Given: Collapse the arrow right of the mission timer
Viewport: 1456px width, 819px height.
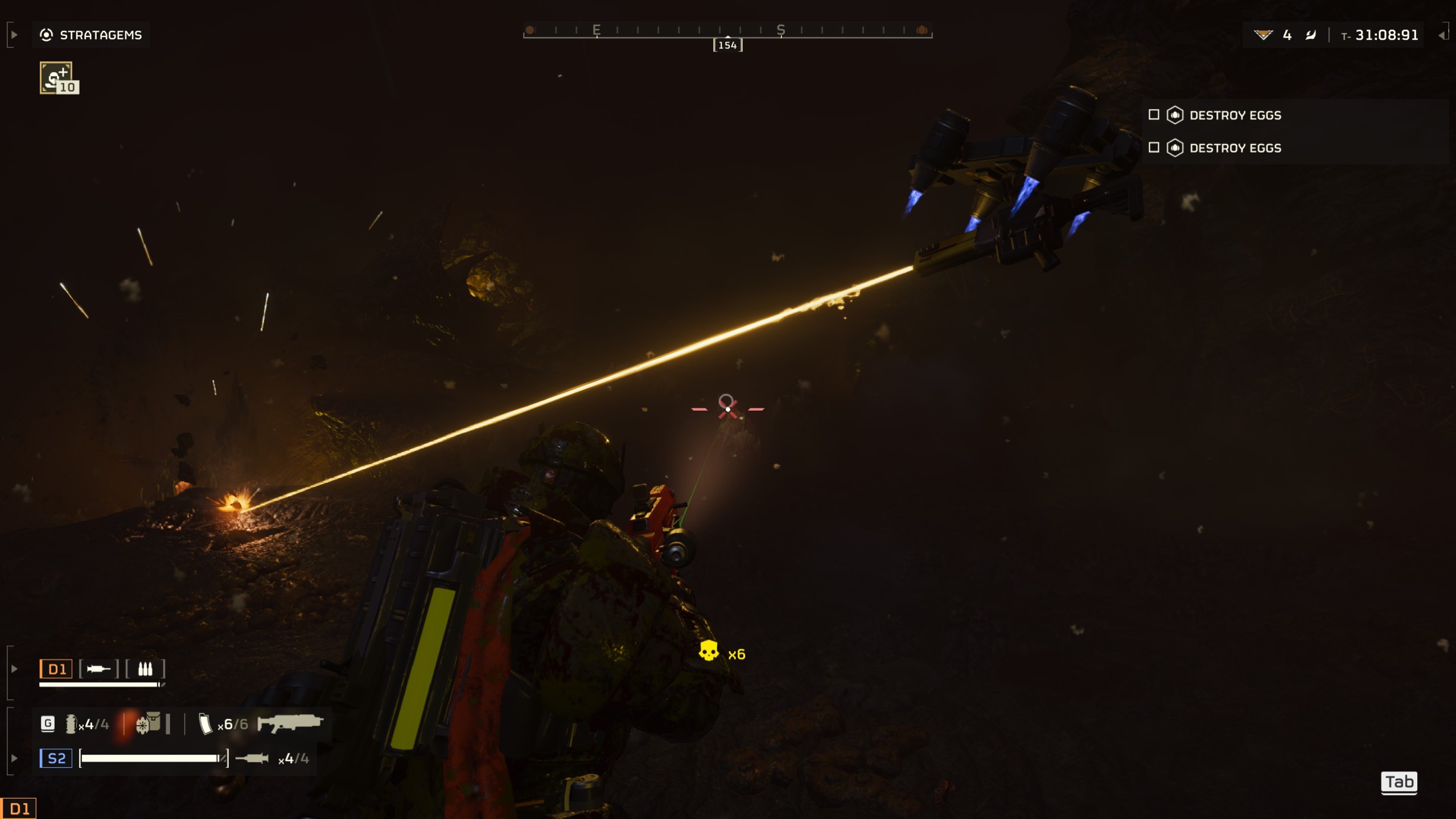Looking at the screenshot, I should pos(1441,35).
